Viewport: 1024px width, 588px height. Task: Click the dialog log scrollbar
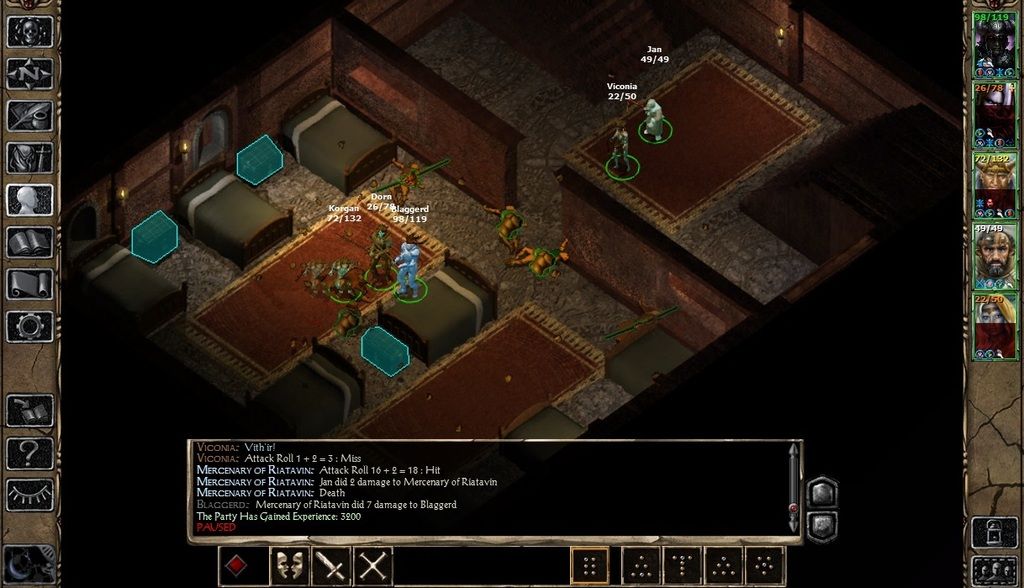(x=793, y=490)
